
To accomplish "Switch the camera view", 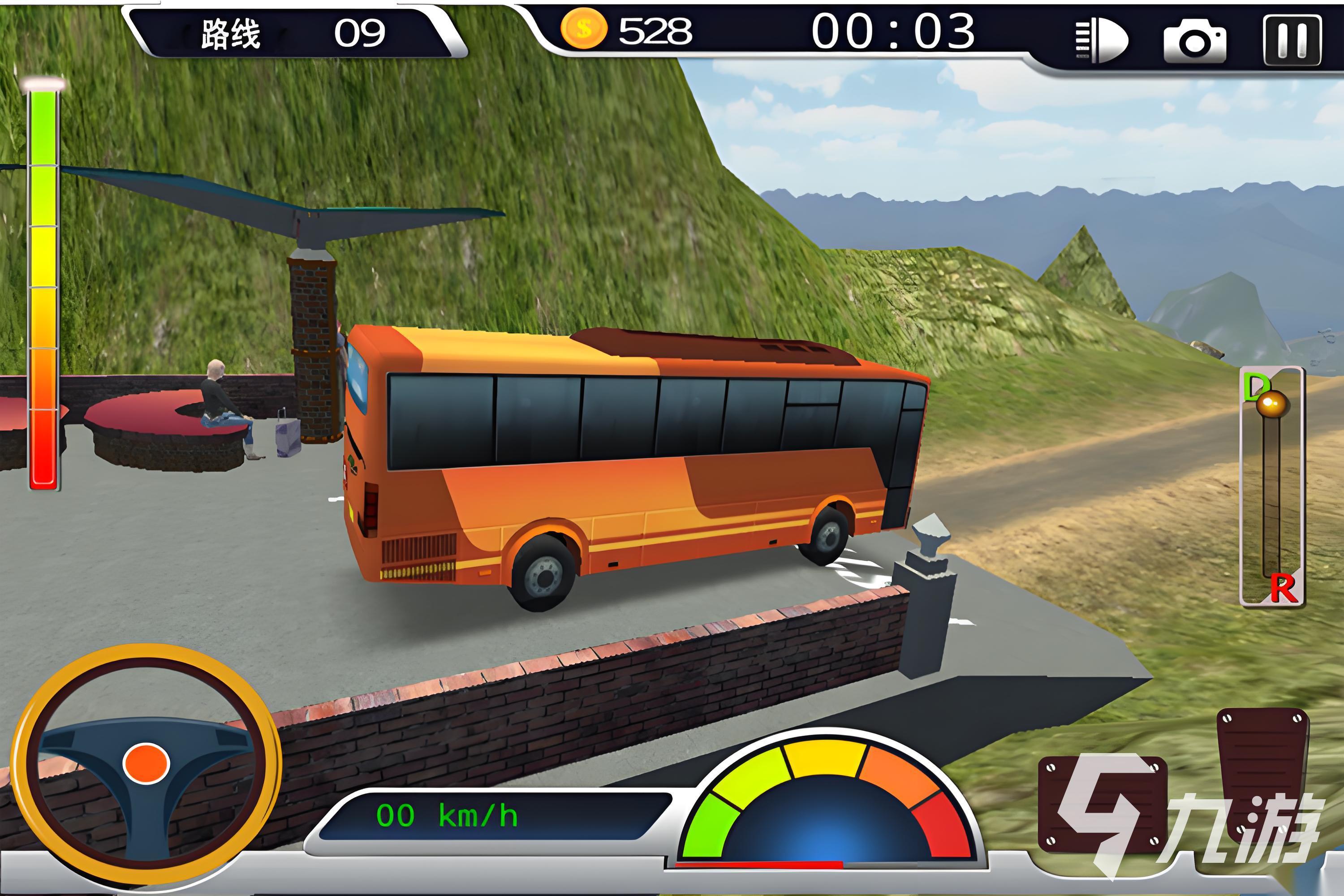I will tap(1195, 41).
